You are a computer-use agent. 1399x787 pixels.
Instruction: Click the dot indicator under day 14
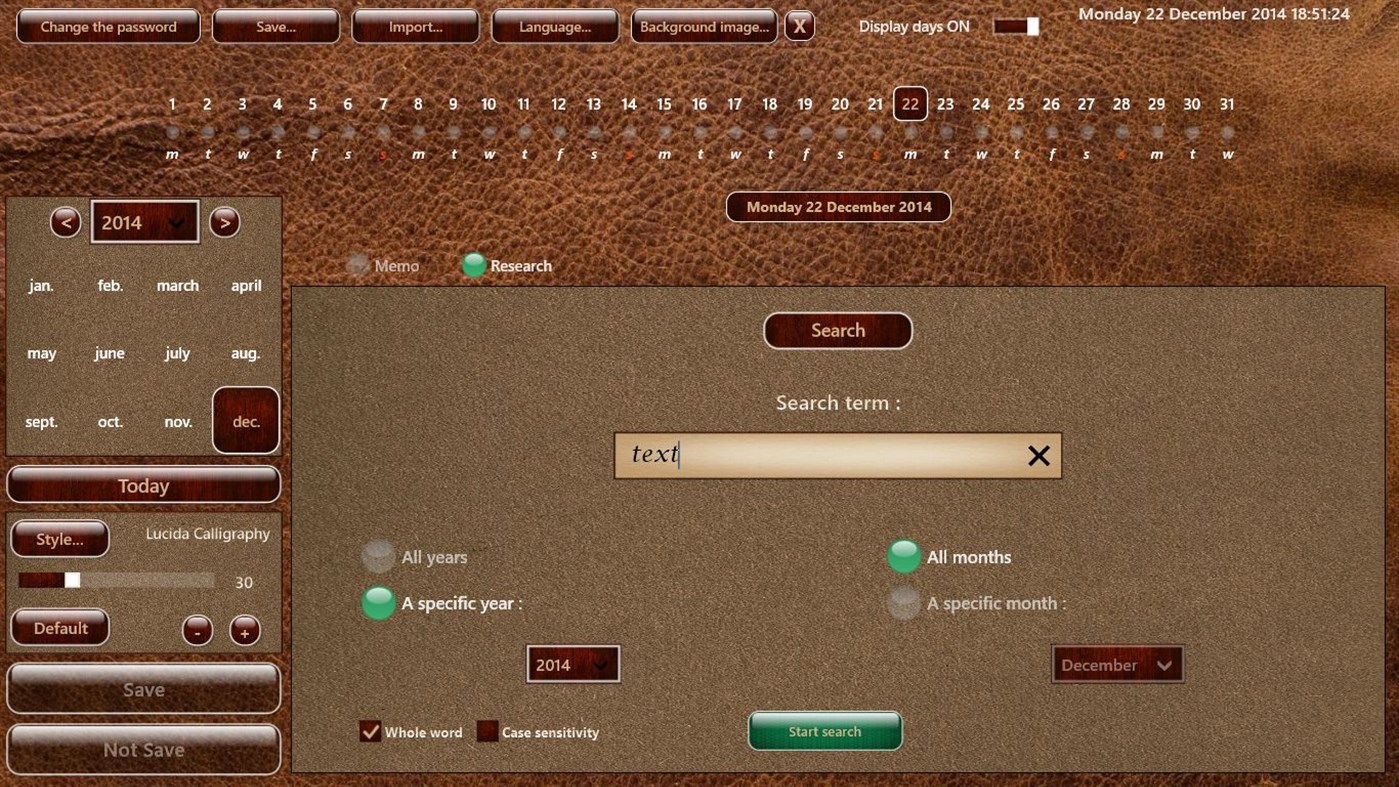[628, 129]
